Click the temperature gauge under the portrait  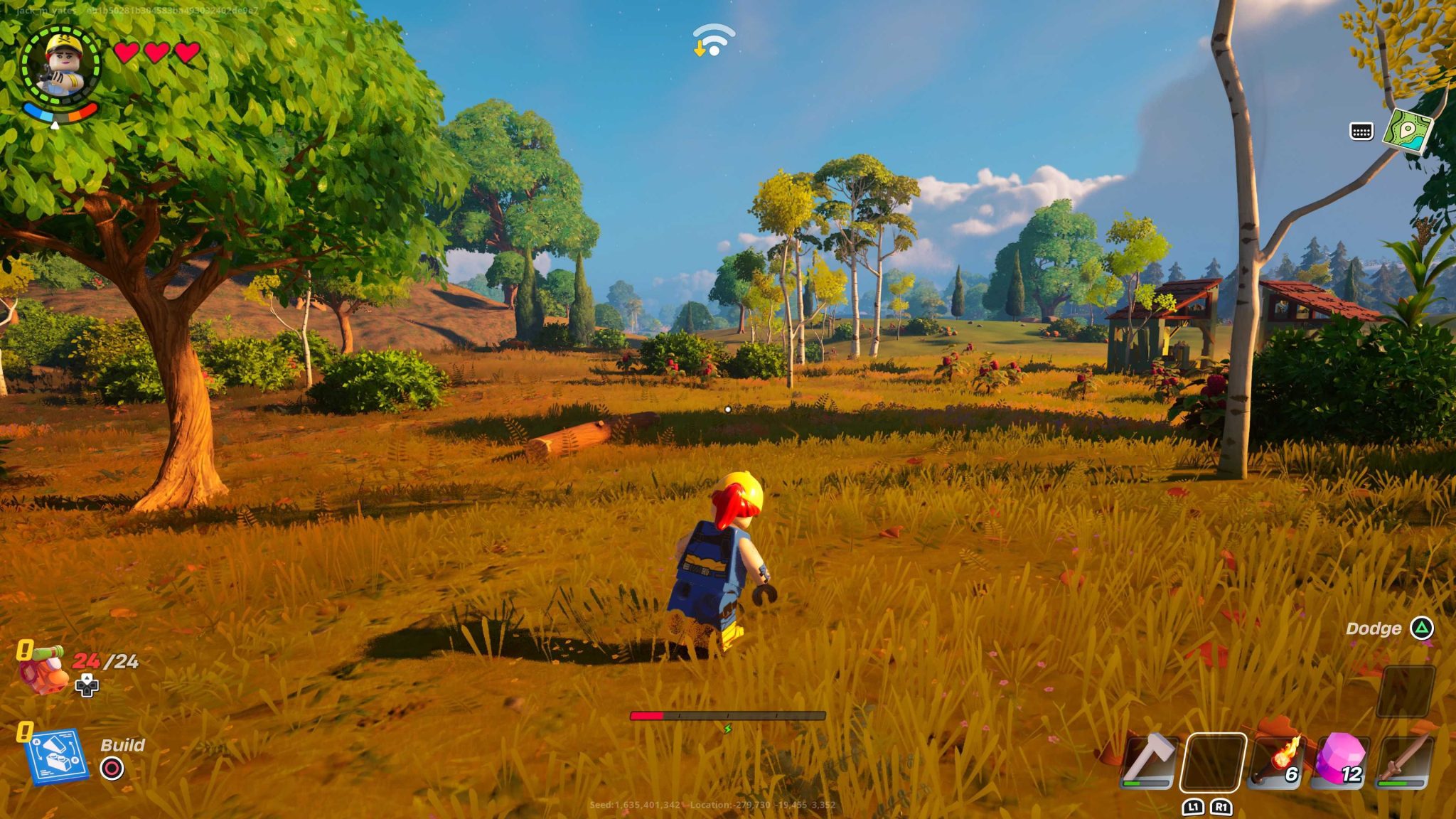pos(60,114)
